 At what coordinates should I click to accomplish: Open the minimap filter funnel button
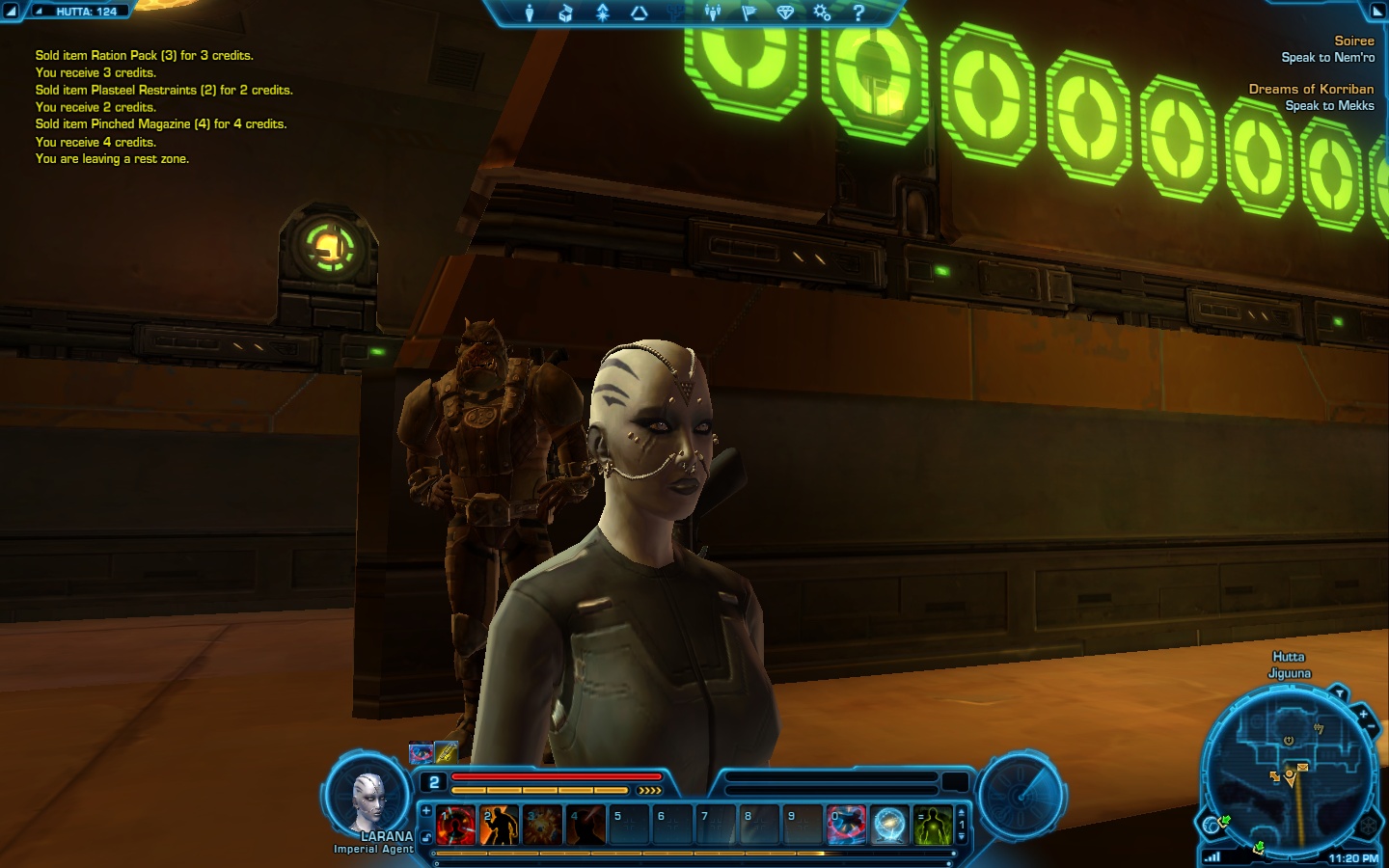pyautogui.click(x=1339, y=693)
